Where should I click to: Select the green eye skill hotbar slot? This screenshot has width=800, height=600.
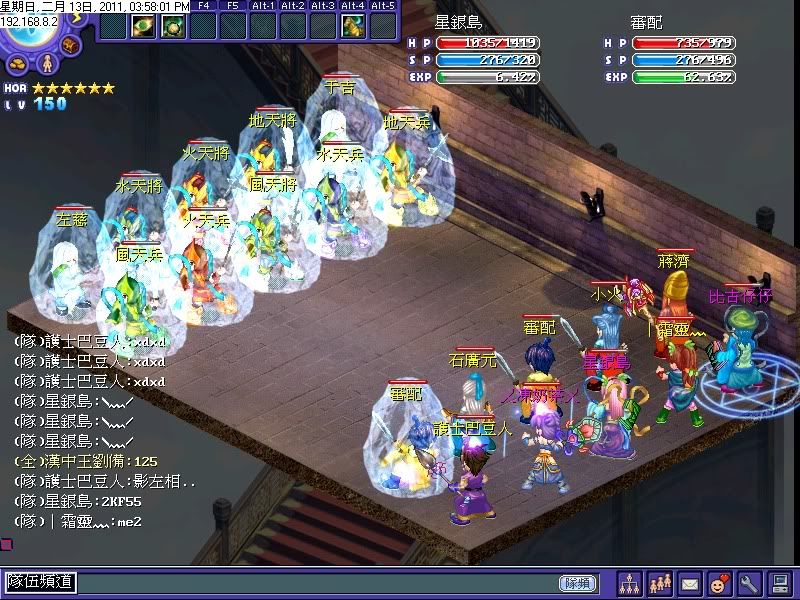[141, 25]
